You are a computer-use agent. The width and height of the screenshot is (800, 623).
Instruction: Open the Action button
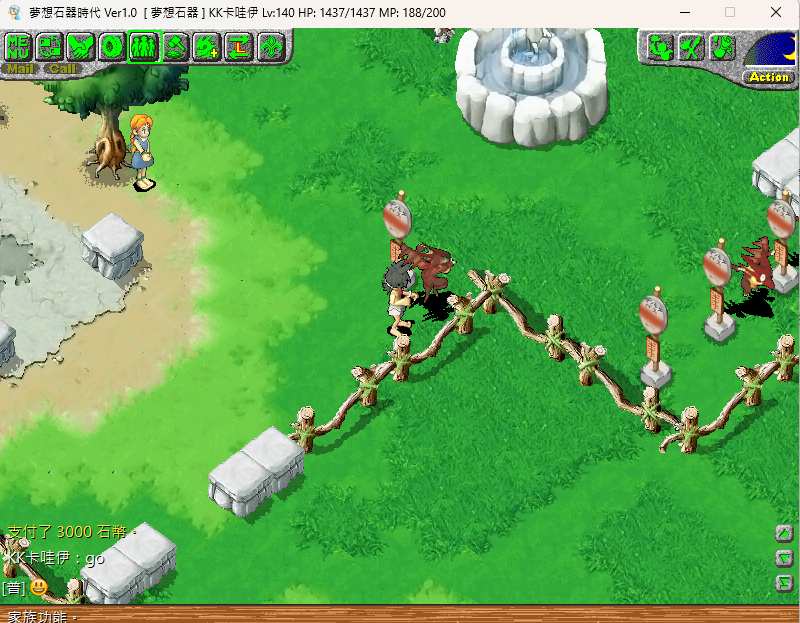(768, 77)
